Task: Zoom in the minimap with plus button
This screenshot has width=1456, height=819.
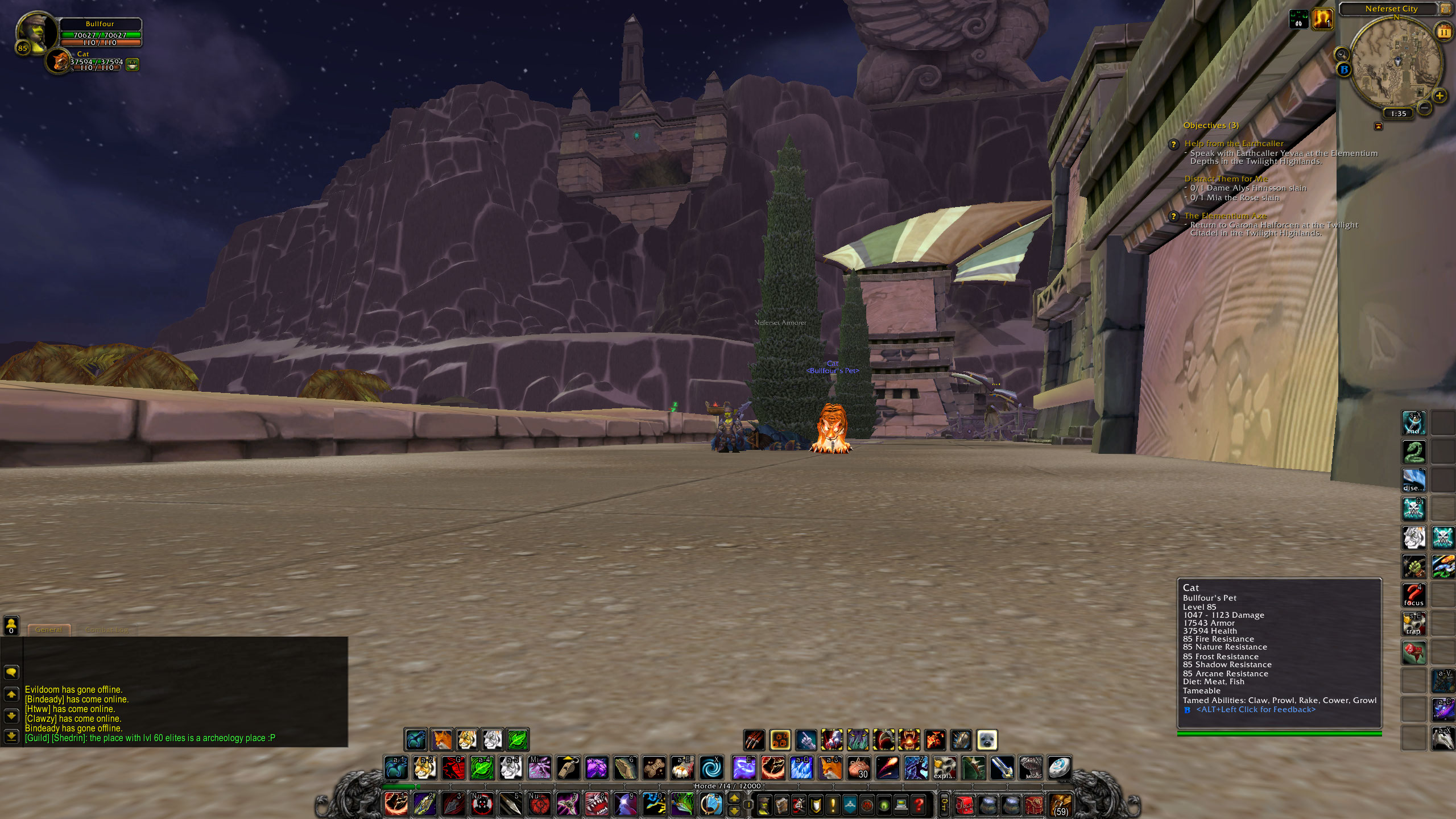Action: click(1440, 96)
